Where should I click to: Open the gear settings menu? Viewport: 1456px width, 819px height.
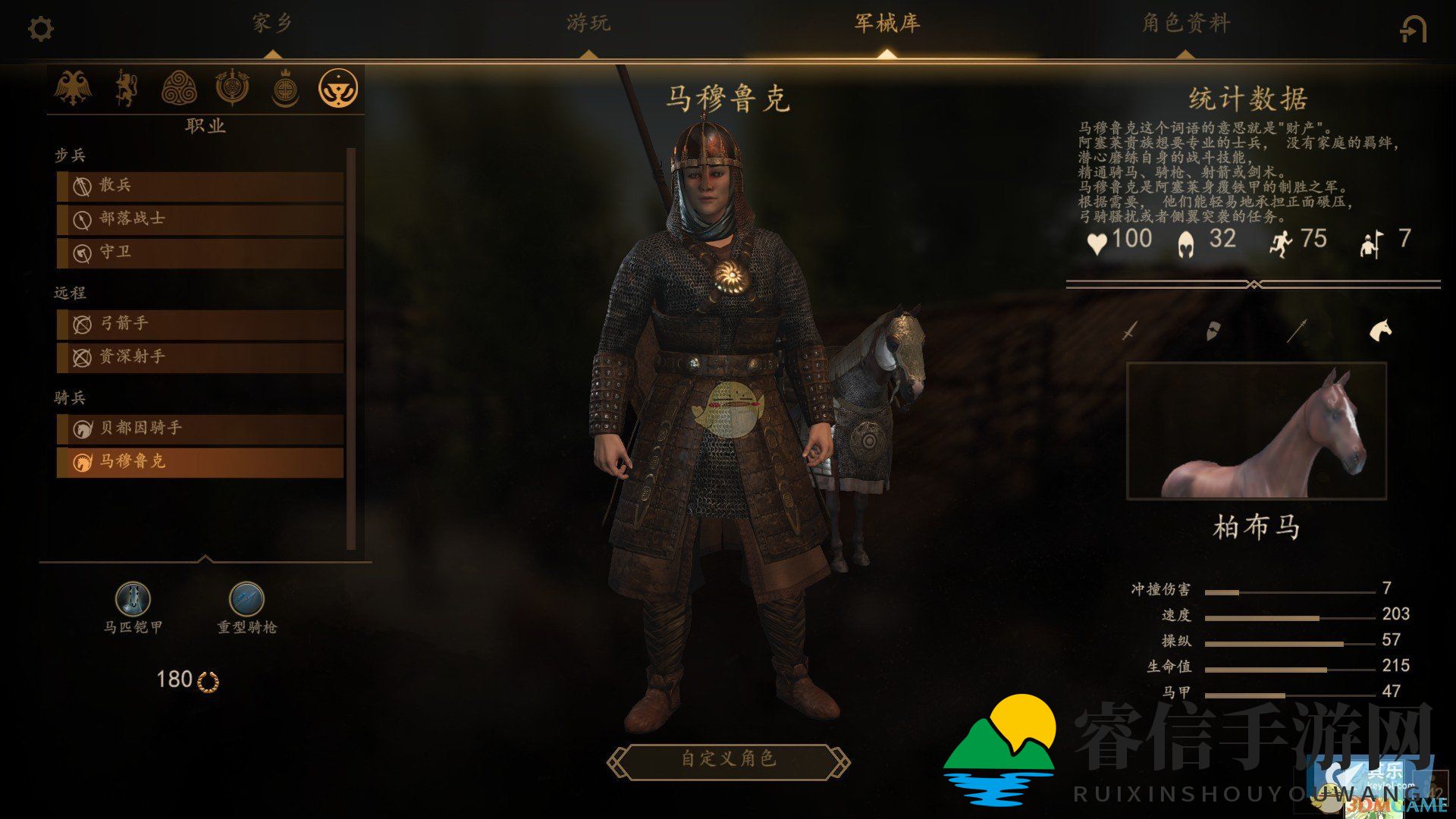(x=40, y=30)
